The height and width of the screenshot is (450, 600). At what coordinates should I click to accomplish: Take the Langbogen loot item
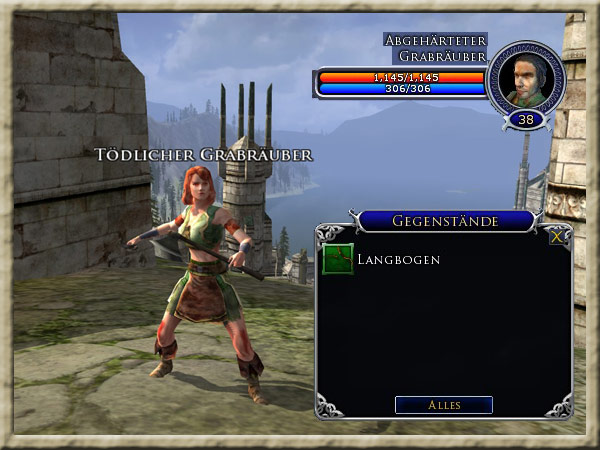point(338,260)
